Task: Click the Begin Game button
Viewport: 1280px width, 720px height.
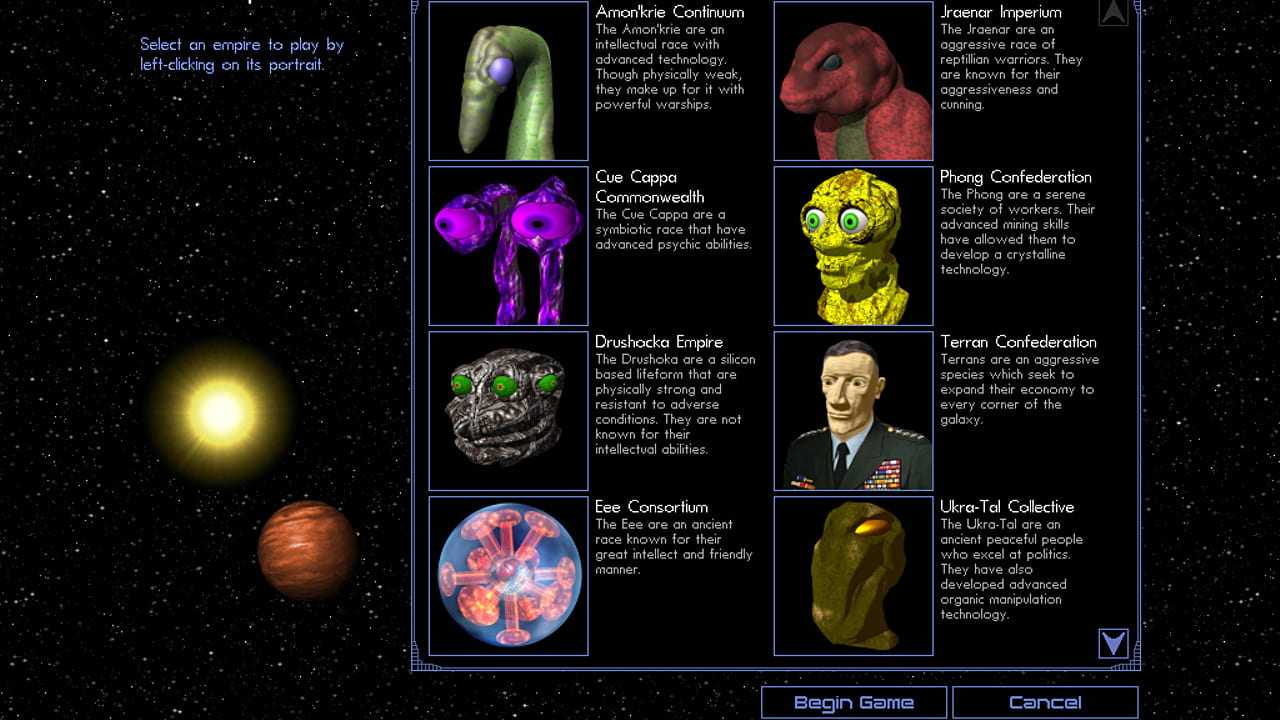Action: pyautogui.click(x=853, y=702)
